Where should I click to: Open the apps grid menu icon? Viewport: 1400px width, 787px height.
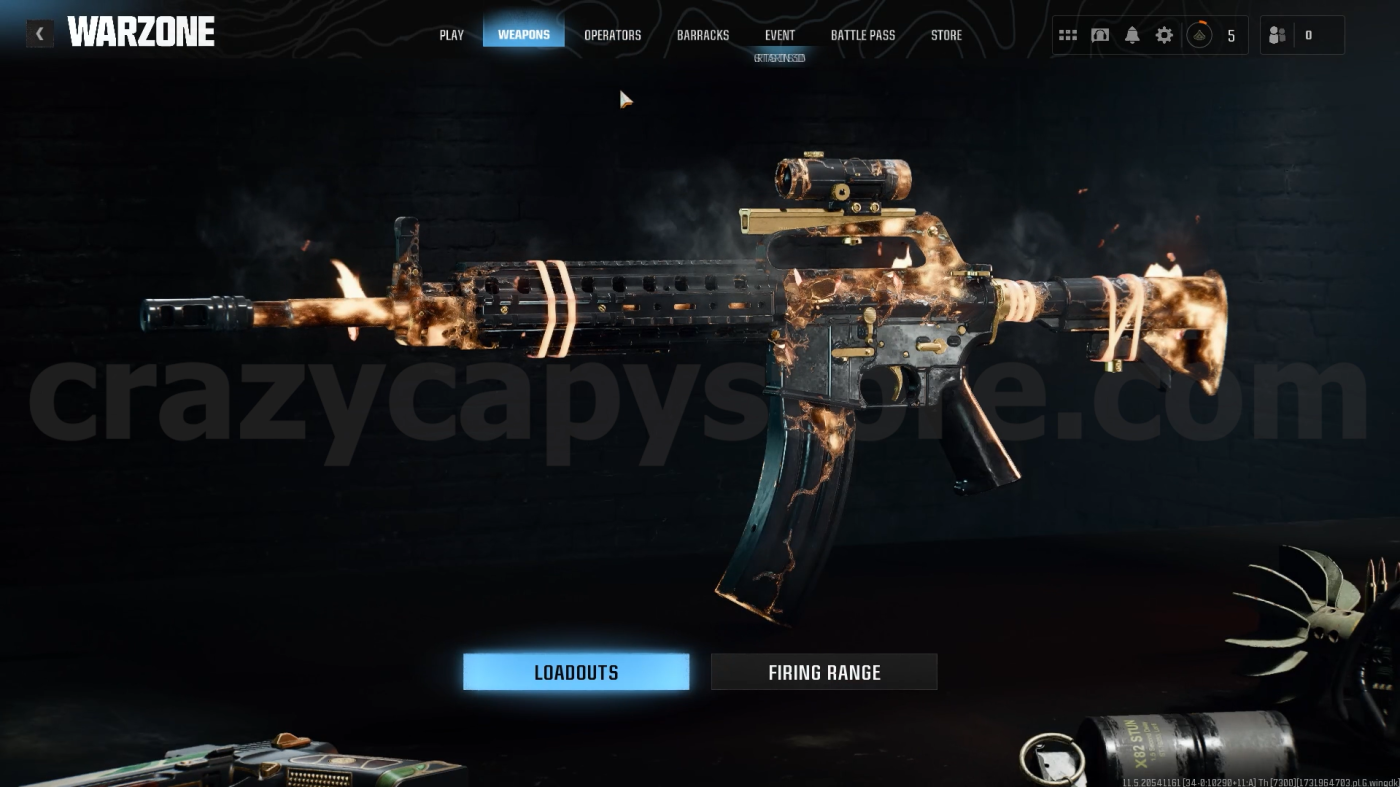[1068, 34]
